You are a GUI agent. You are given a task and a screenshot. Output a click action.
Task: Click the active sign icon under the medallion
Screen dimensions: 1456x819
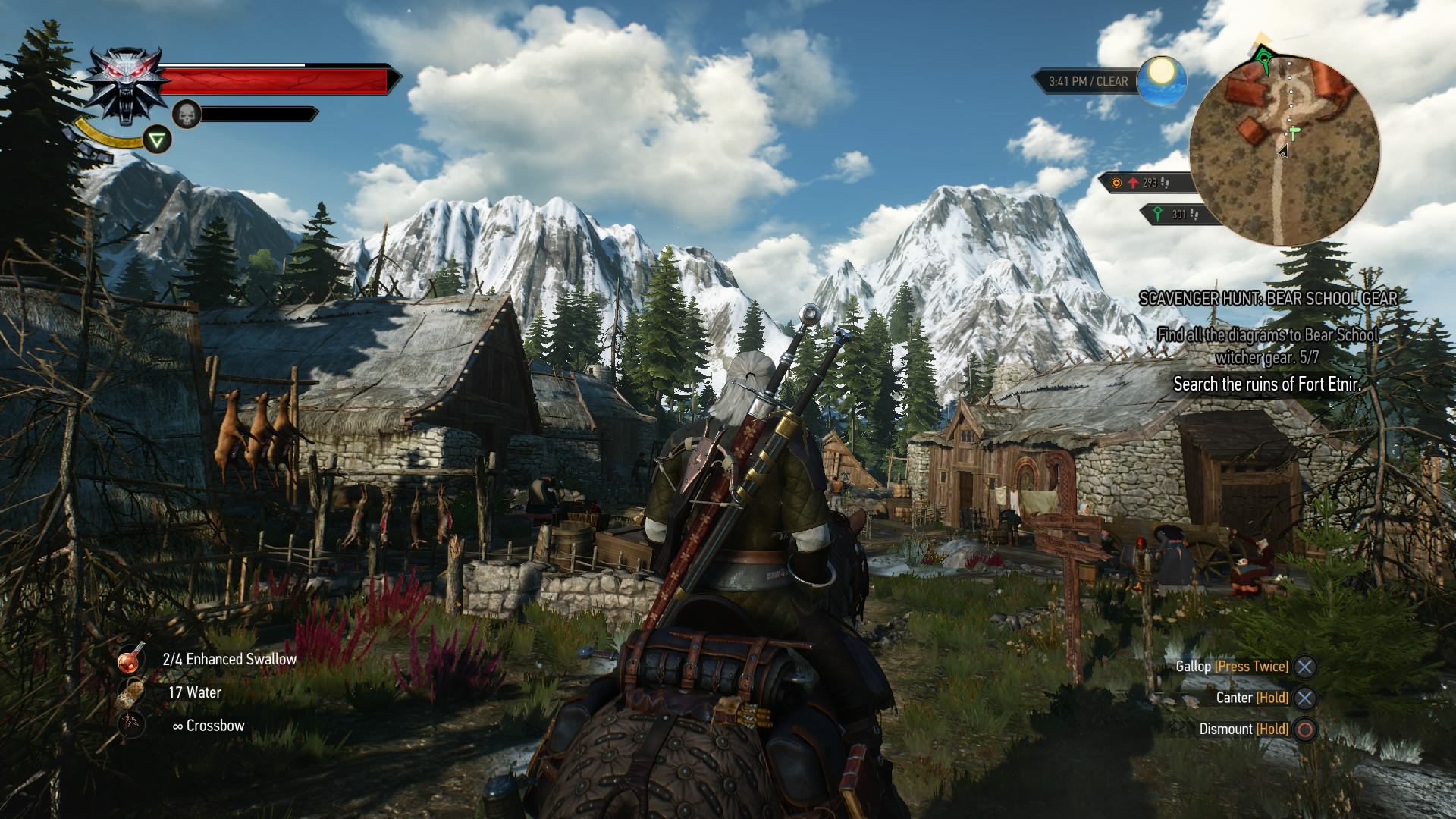(157, 140)
